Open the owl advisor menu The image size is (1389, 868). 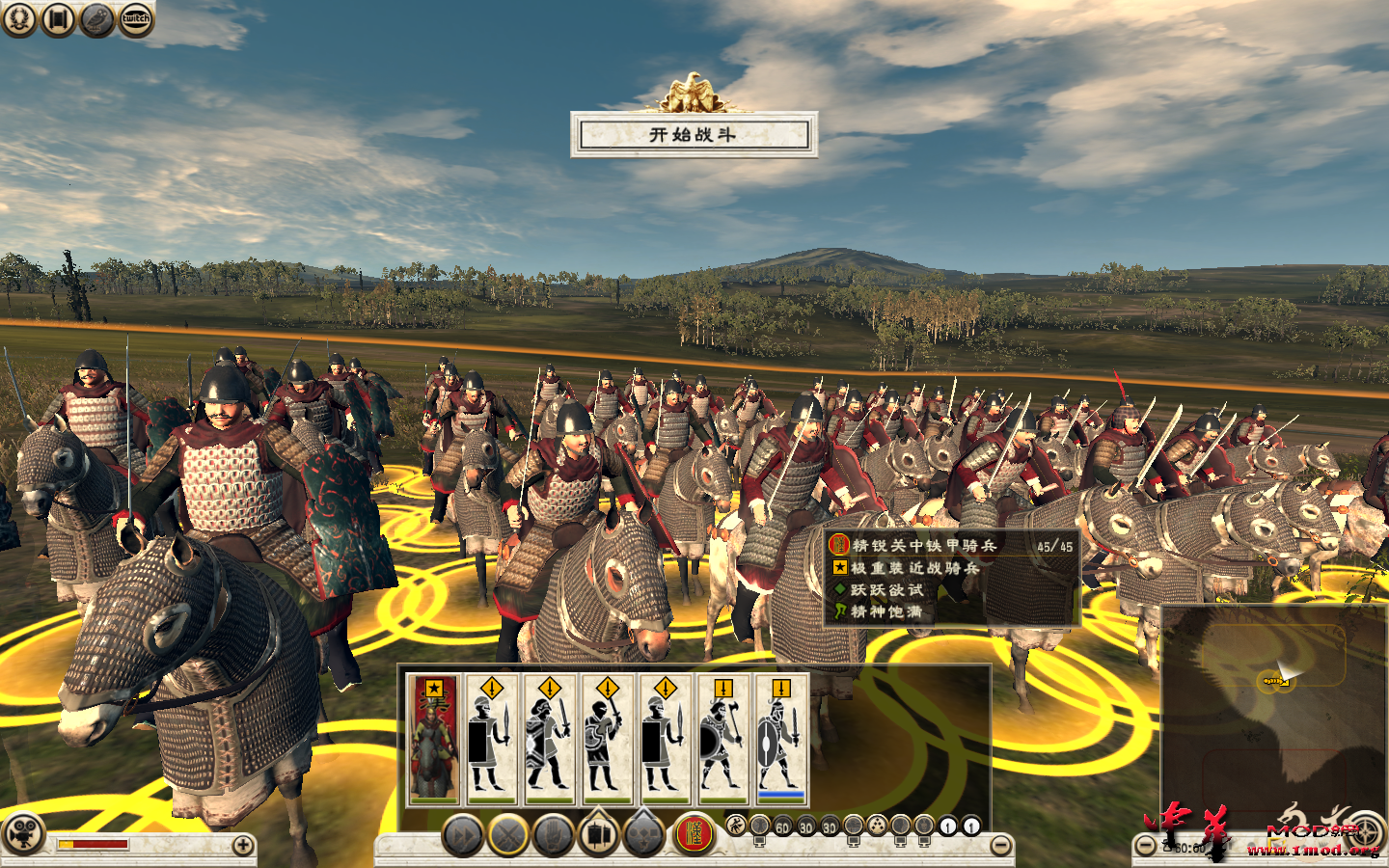95,18
